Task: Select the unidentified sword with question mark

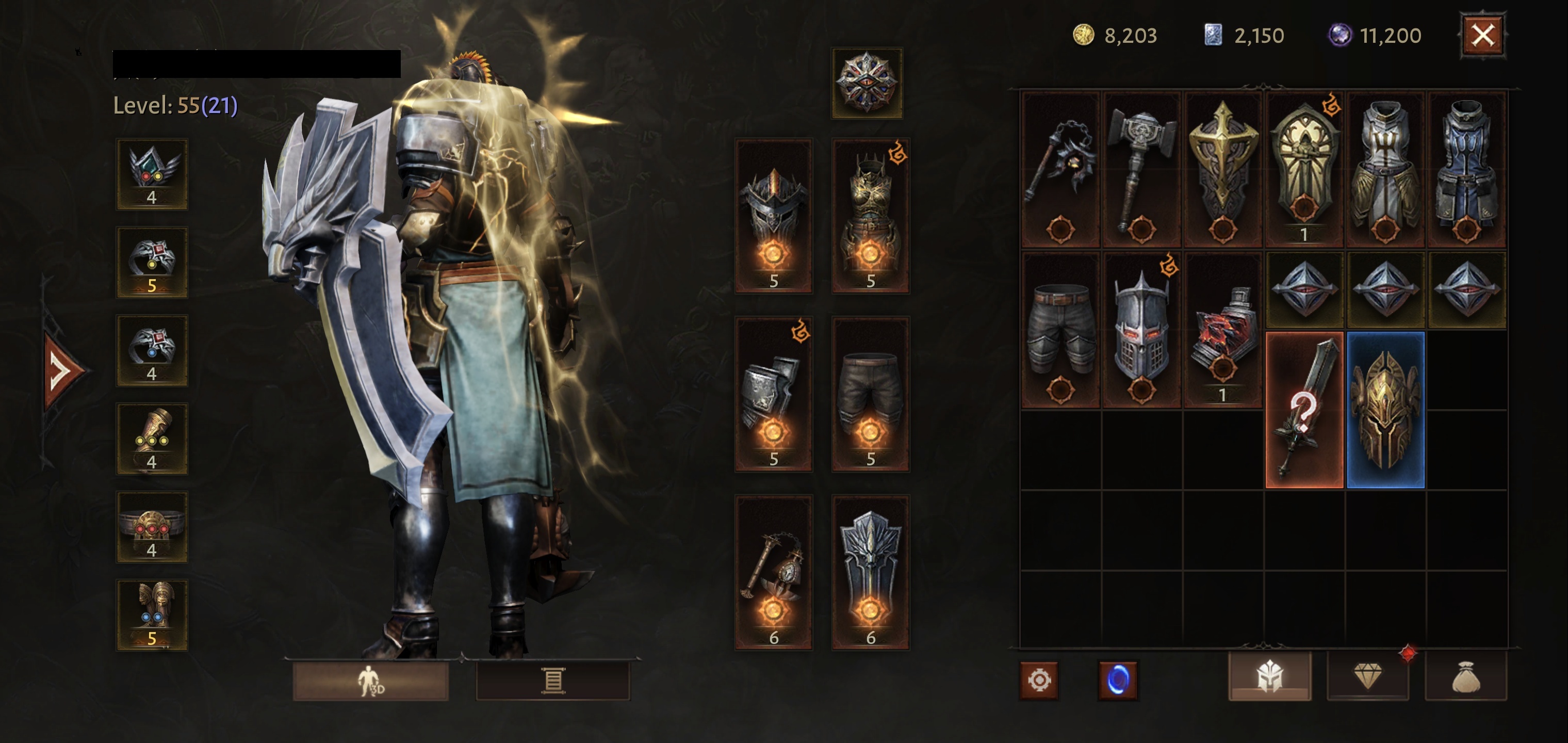Action: pos(1304,410)
